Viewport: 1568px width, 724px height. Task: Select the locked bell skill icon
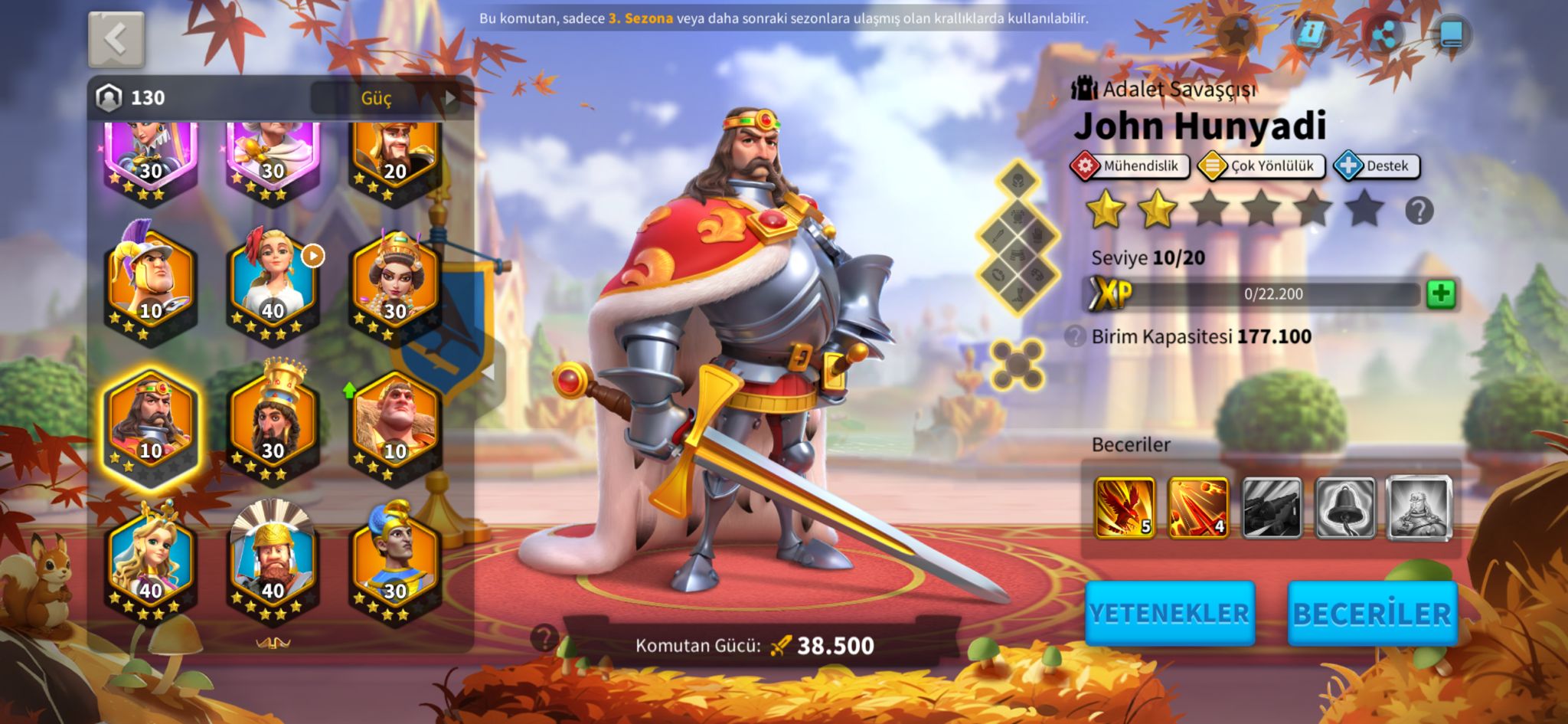coord(1345,506)
